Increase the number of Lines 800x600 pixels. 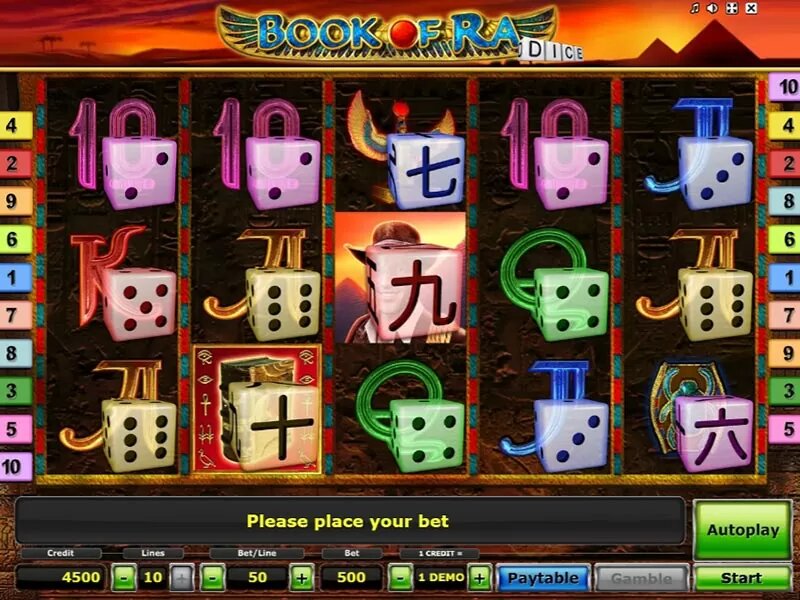tap(182, 578)
